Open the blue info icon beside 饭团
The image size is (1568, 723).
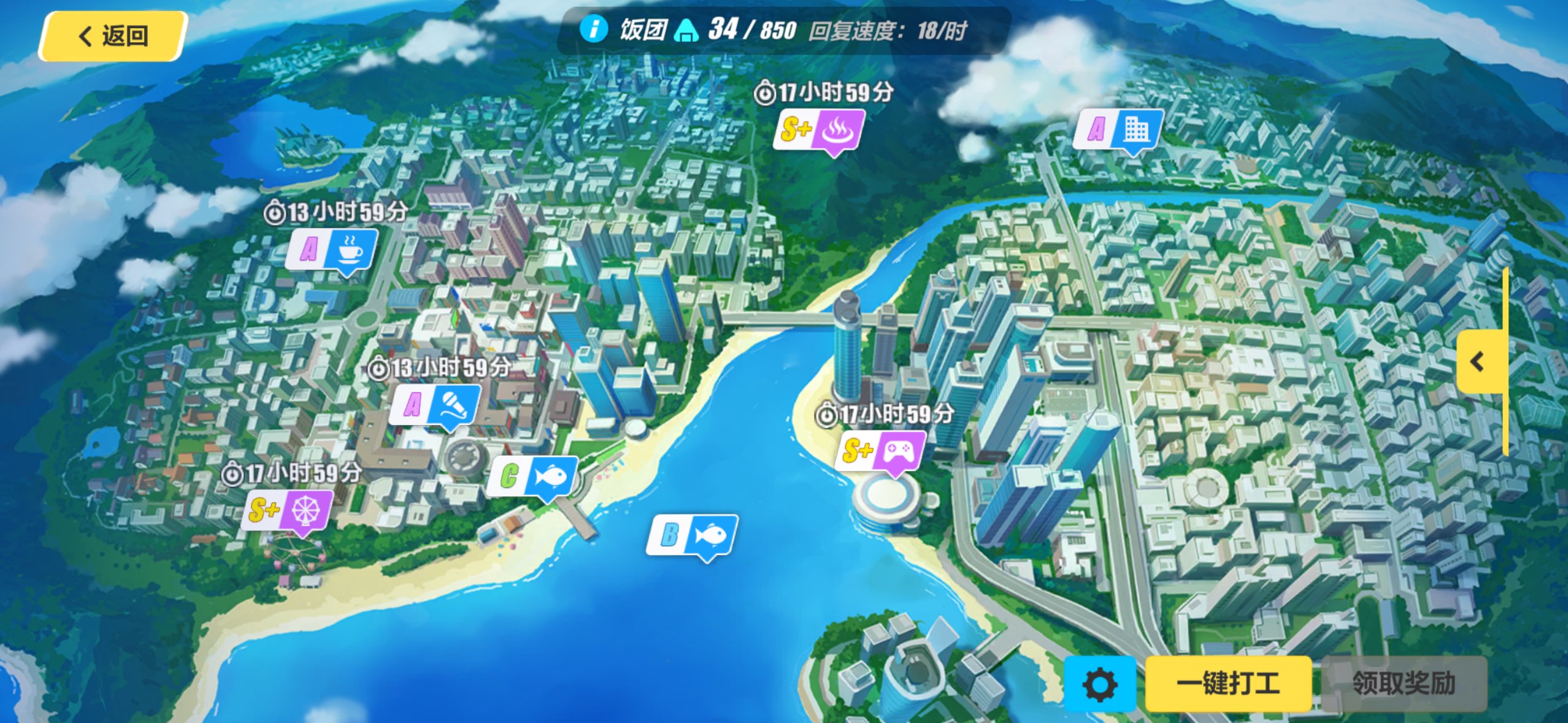click(593, 29)
